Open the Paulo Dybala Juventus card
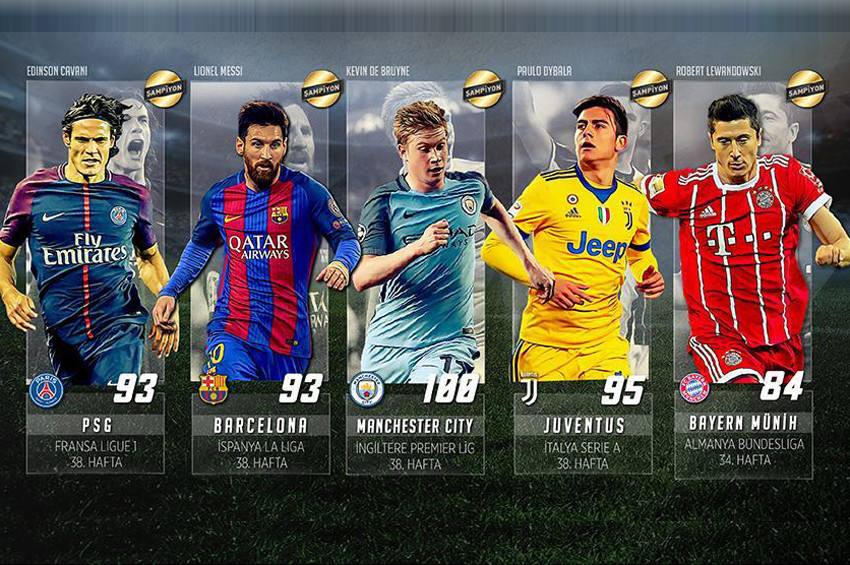This screenshot has height=565, width=850. (582, 270)
